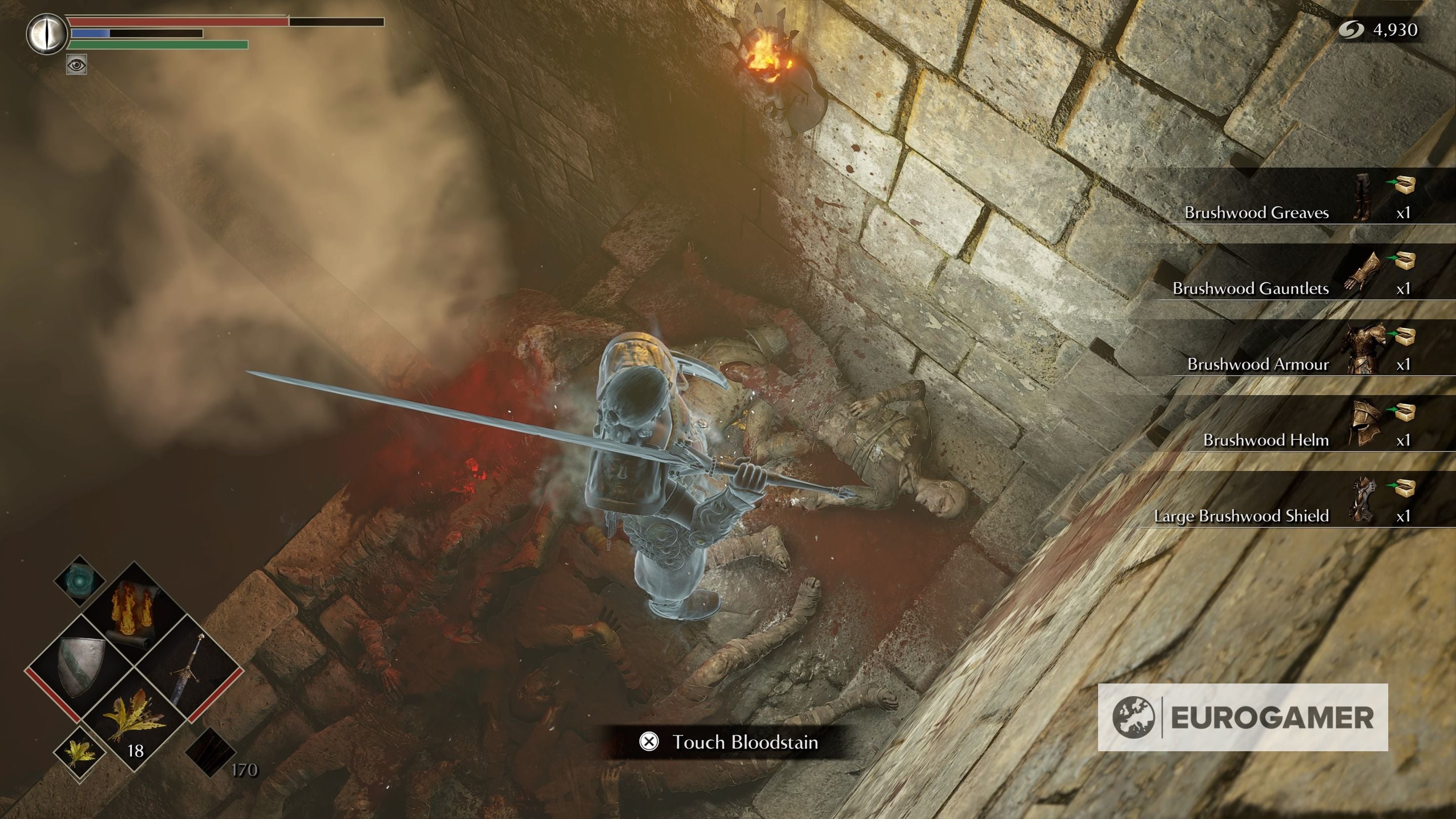
Task: Click the green stamina bar
Action: [x=158, y=45]
